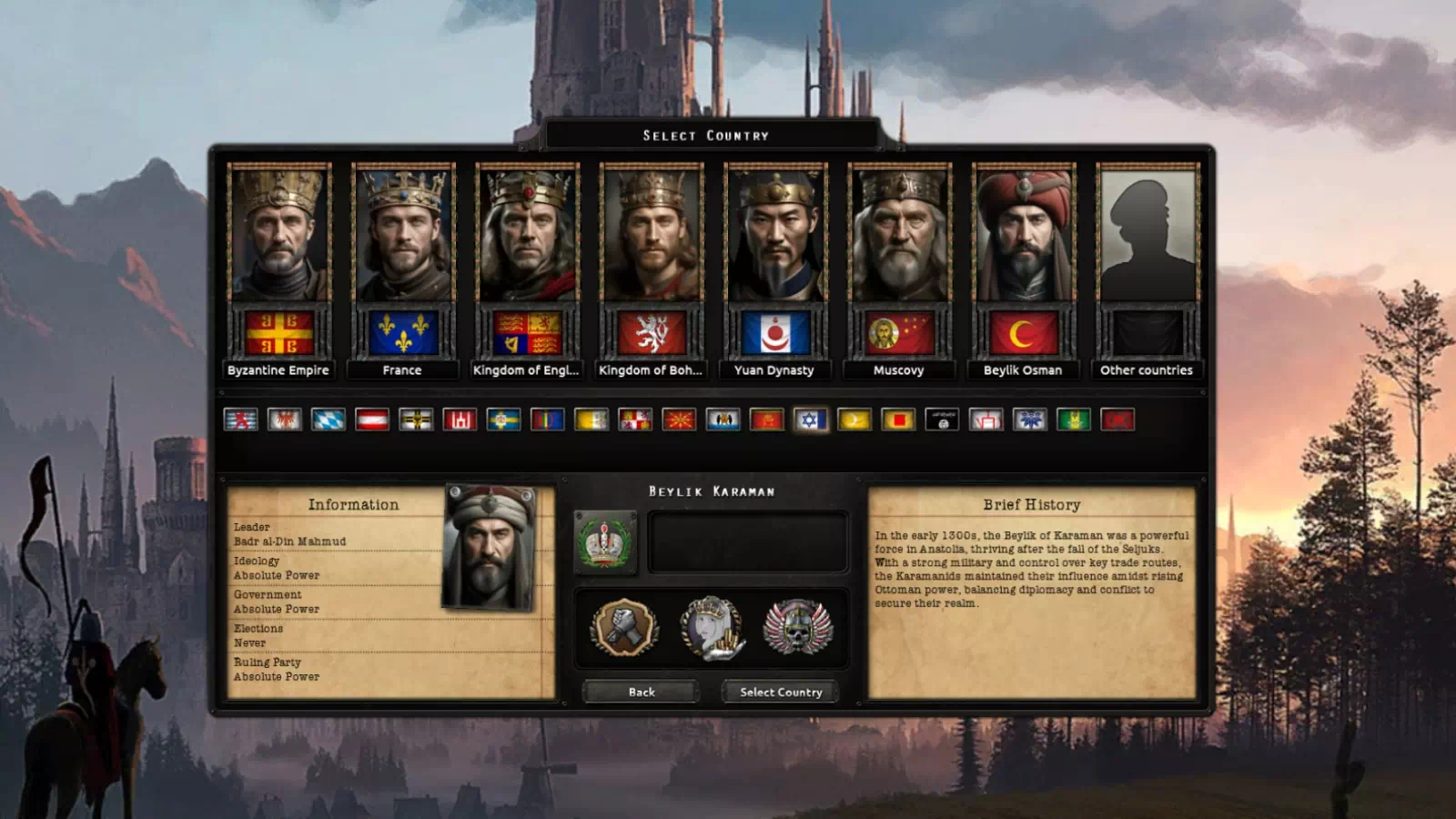The height and width of the screenshot is (819, 1456).
Task: Select the Kingdom of England leader
Action: 526,235
